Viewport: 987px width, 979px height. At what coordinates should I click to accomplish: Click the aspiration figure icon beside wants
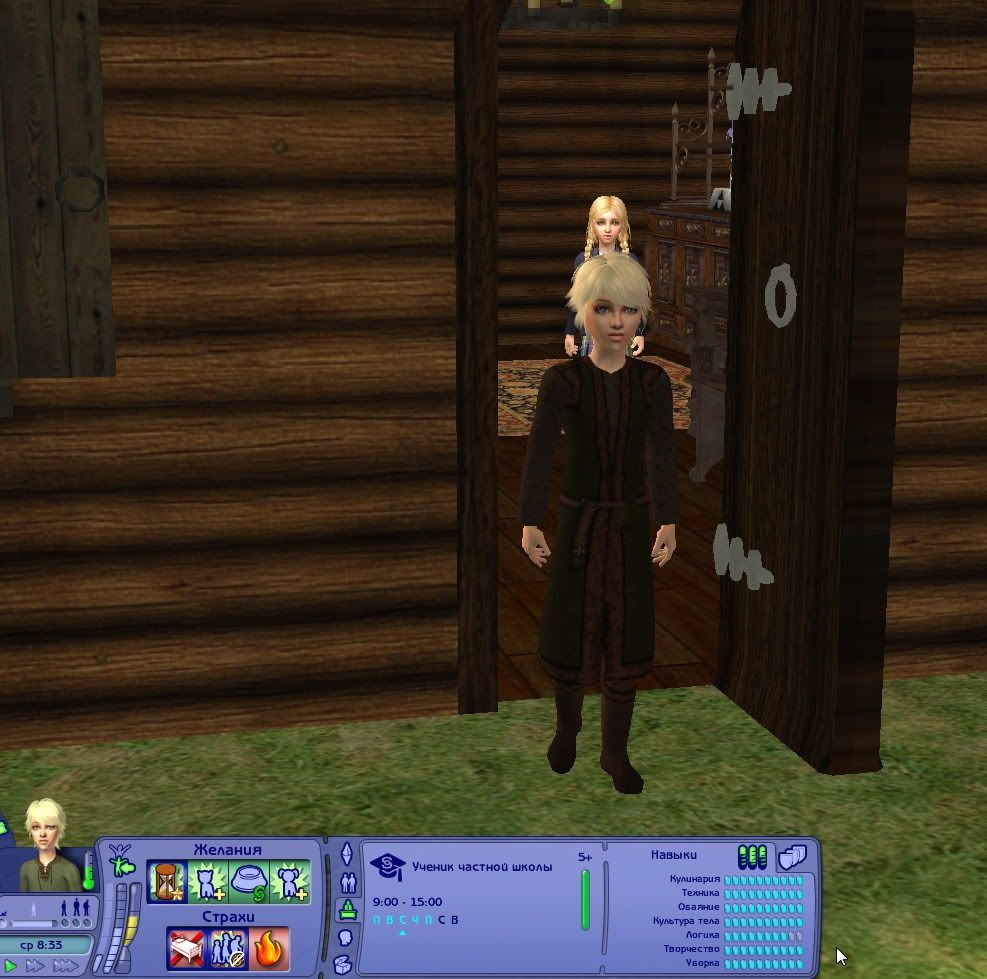click(x=120, y=858)
